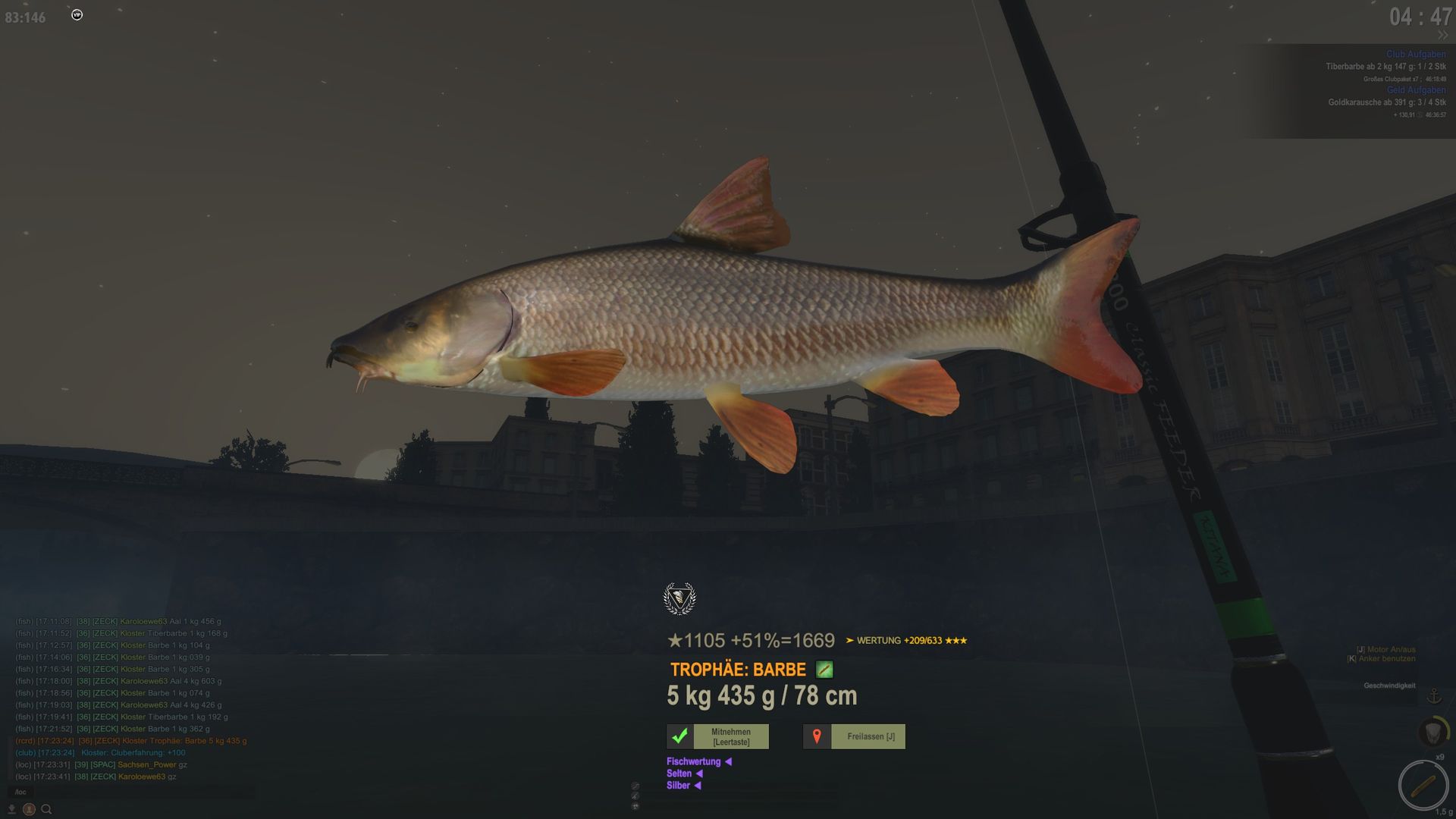Open the Club Aufgaben task header
Viewport: 1456px width, 819px height.
click(1415, 55)
